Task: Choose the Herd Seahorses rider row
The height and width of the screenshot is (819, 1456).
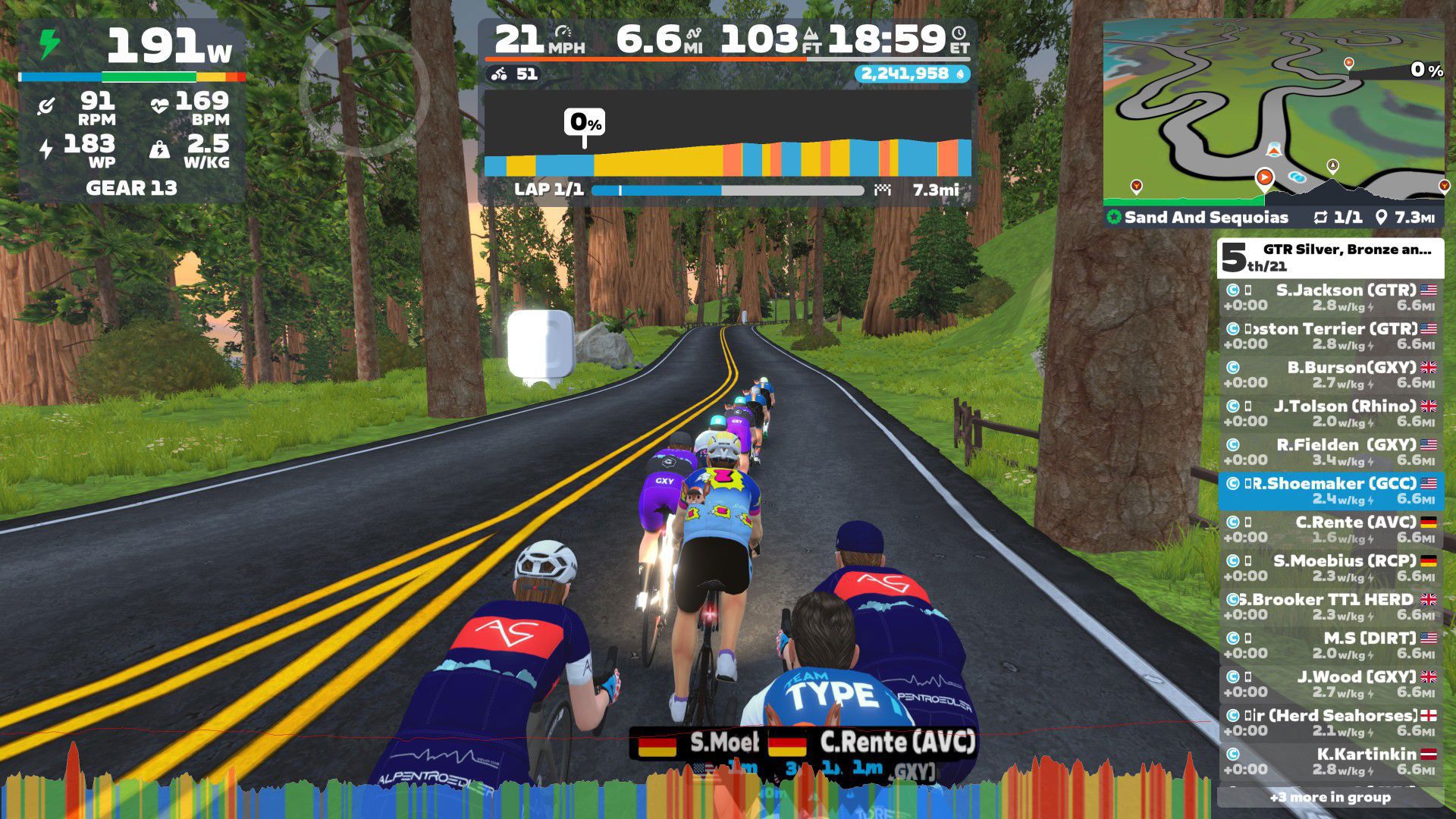Action: pyautogui.click(x=1331, y=723)
